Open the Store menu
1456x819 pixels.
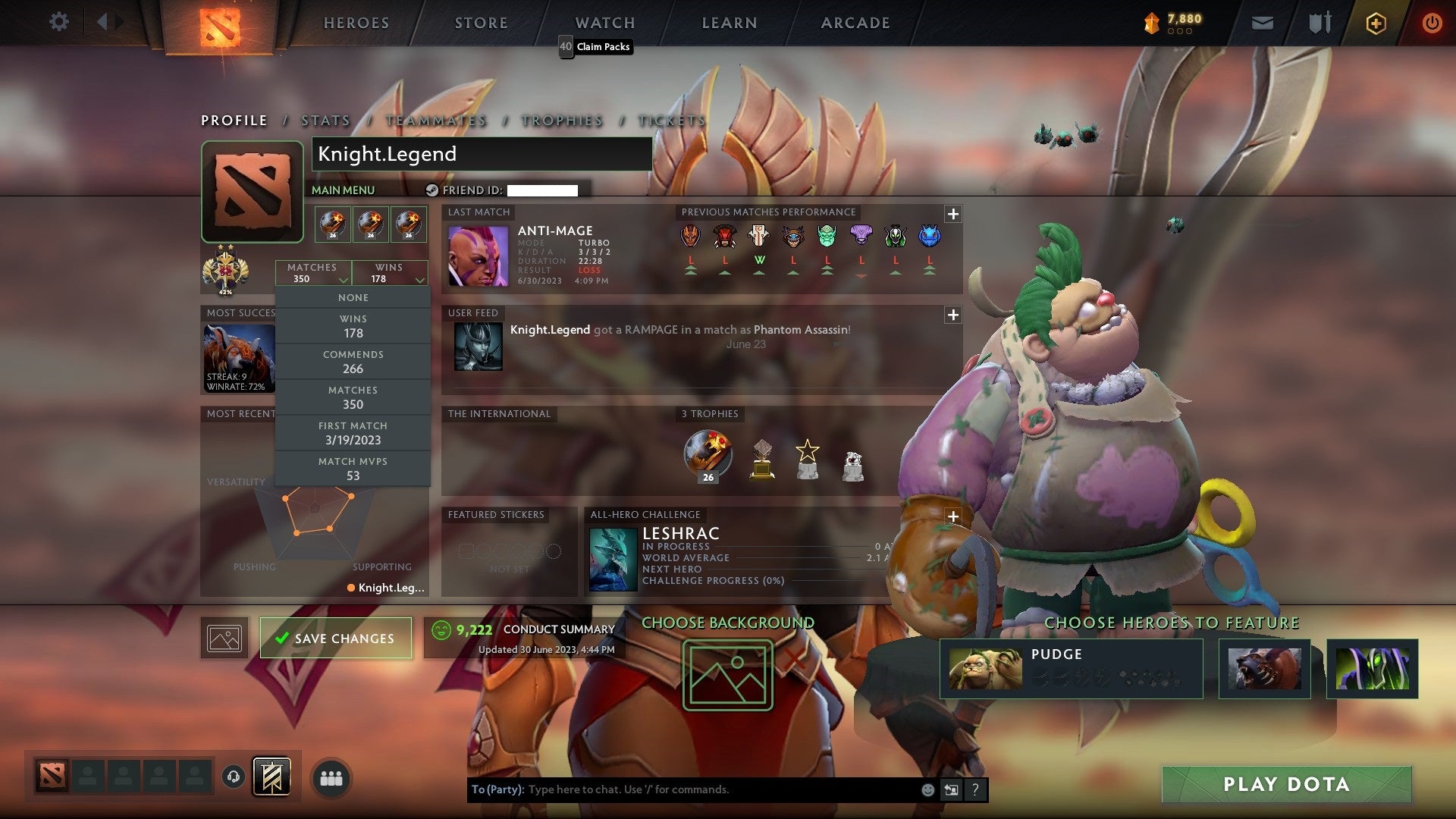click(x=482, y=23)
